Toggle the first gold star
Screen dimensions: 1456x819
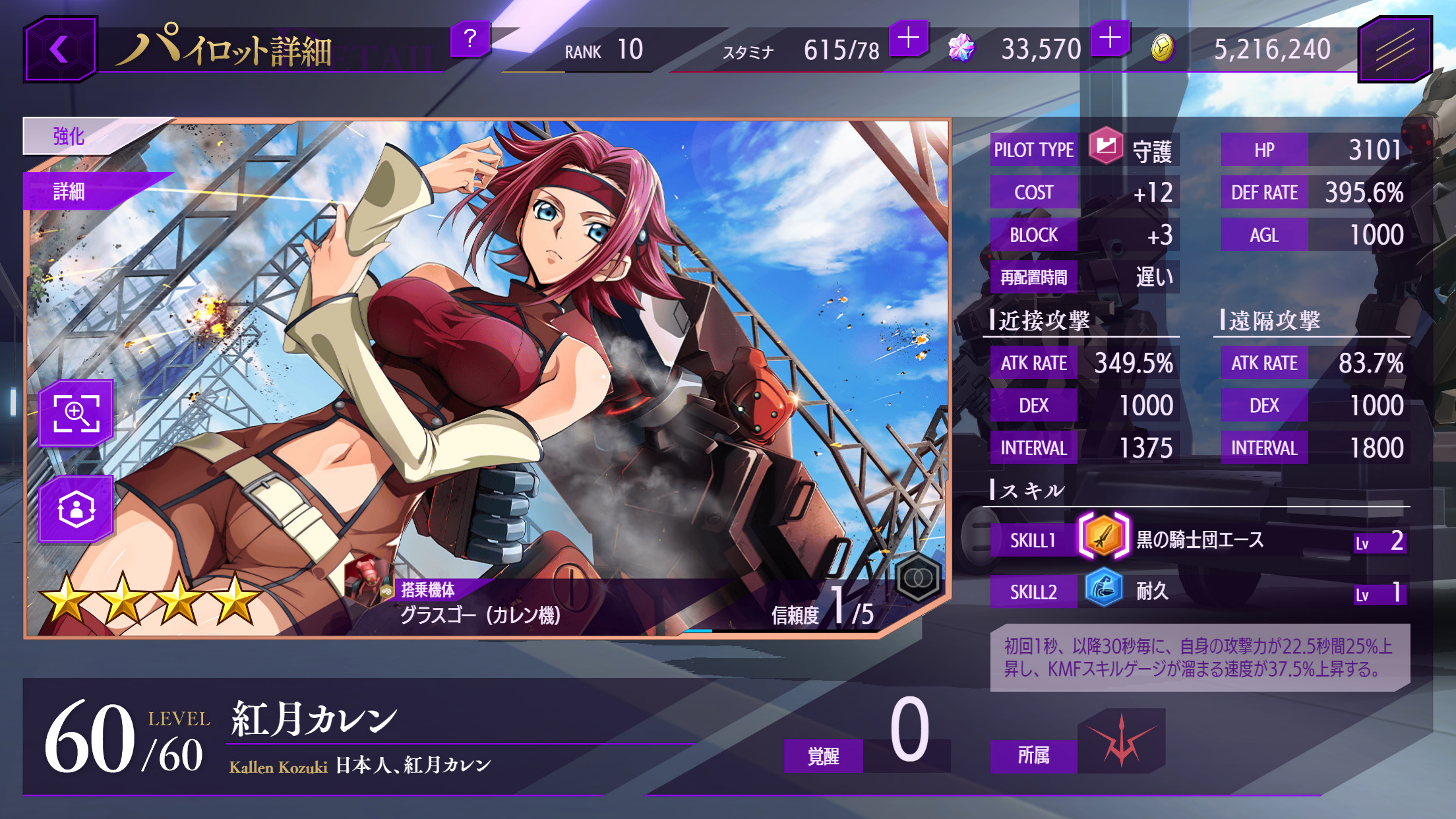(x=67, y=596)
